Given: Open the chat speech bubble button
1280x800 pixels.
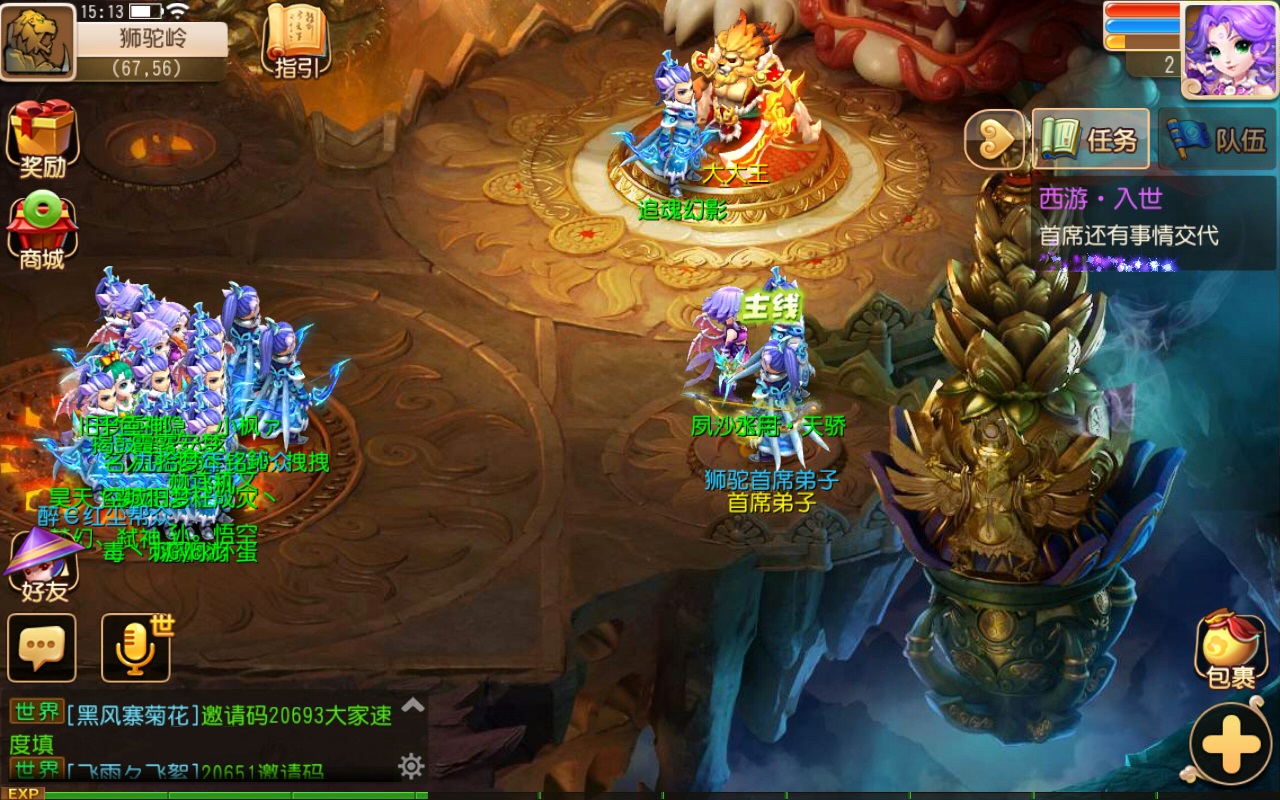Looking at the screenshot, I should pos(42,647).
